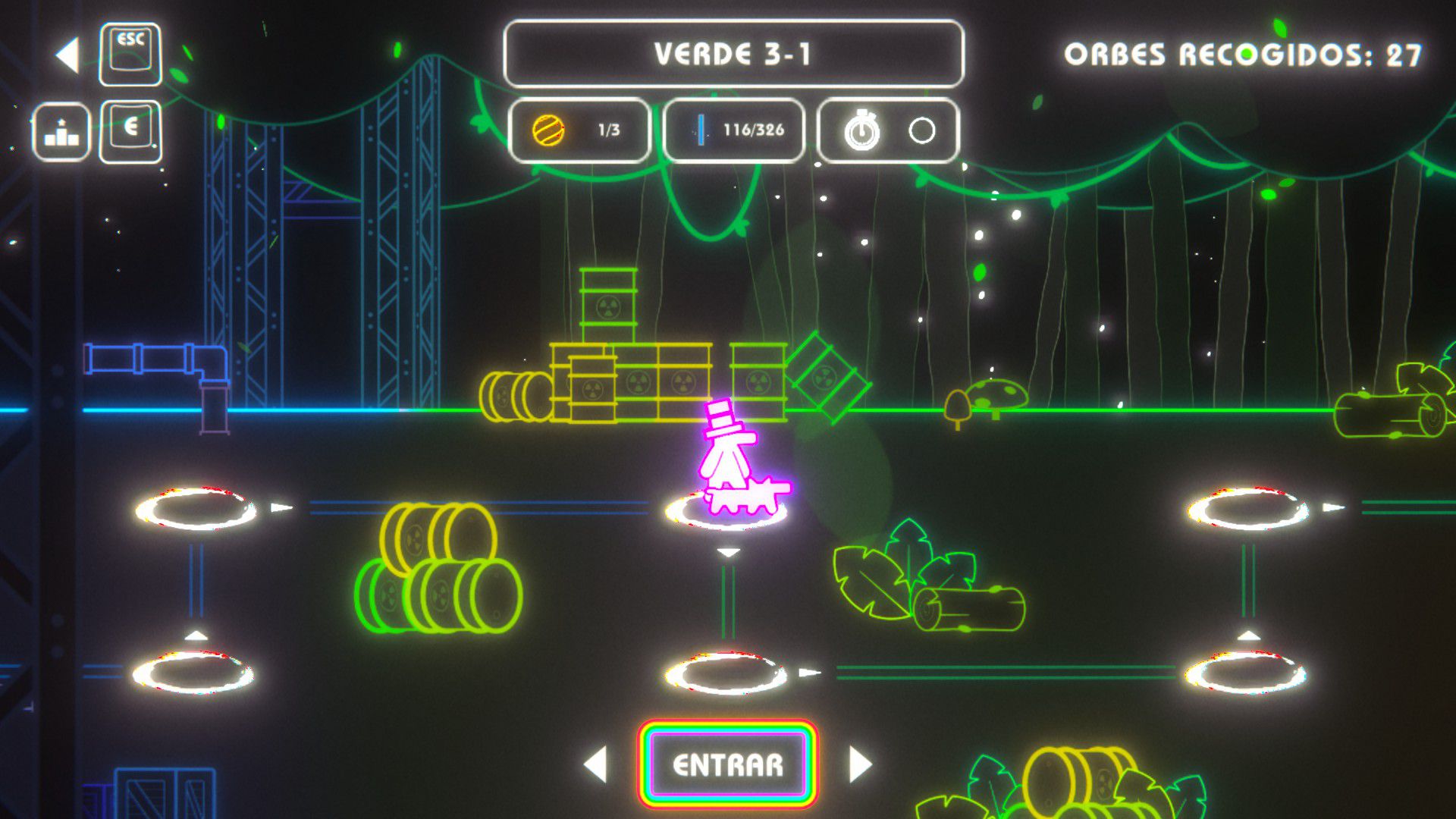Go back using the arrow beside the ESC key
Viewport: 1456px width, 819px height.
pos(68,55)
